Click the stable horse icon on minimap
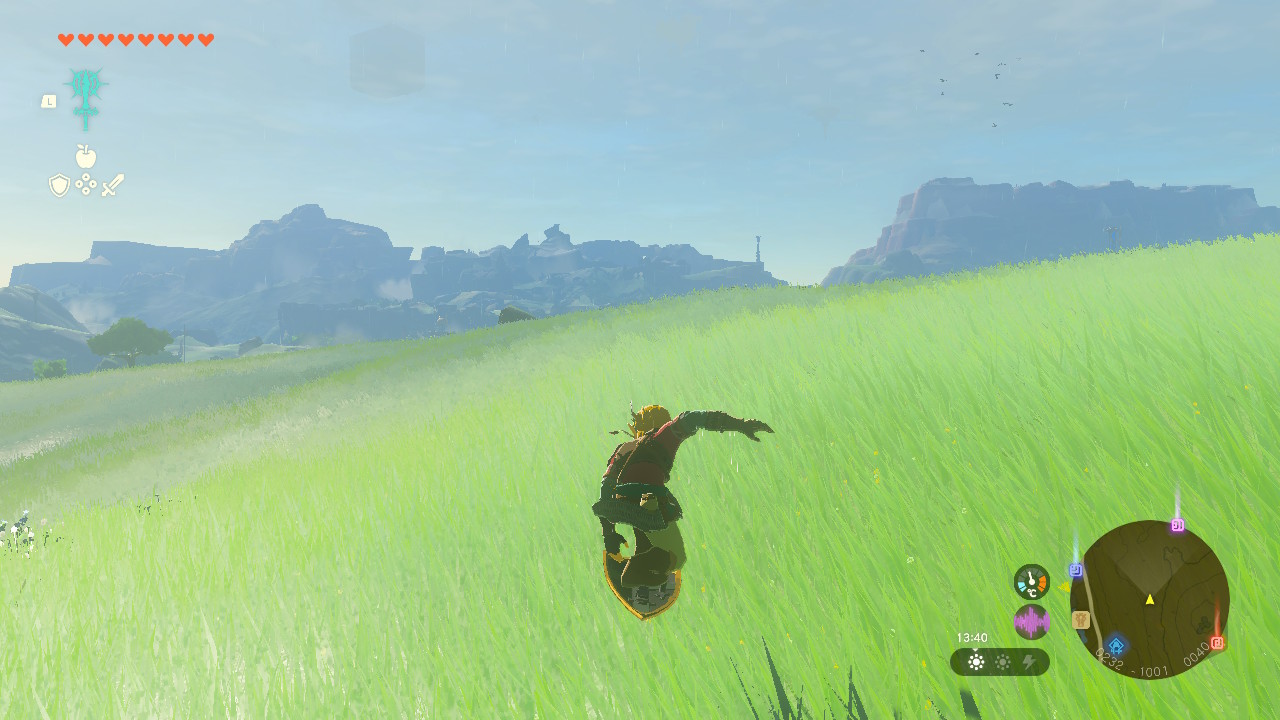The image size is (1280, 720). 1081,621
